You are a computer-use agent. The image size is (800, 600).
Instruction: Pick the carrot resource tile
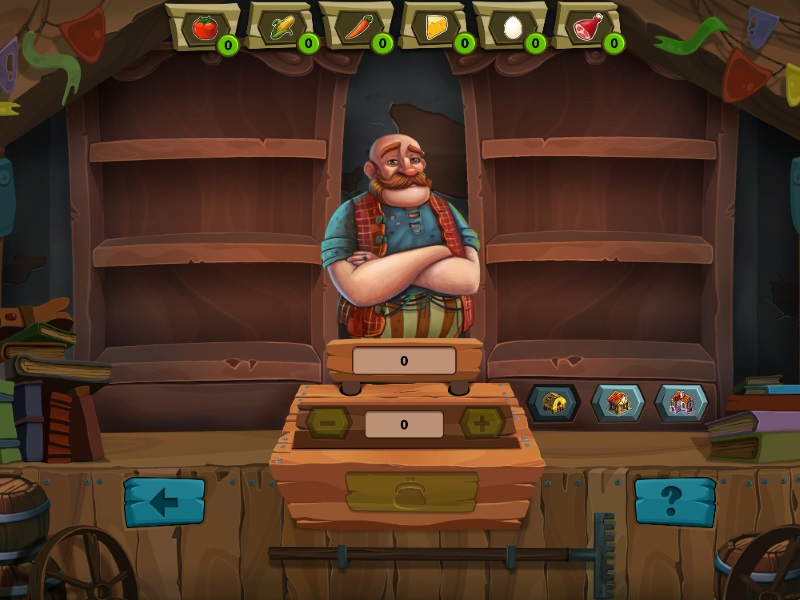coord(356,26)
